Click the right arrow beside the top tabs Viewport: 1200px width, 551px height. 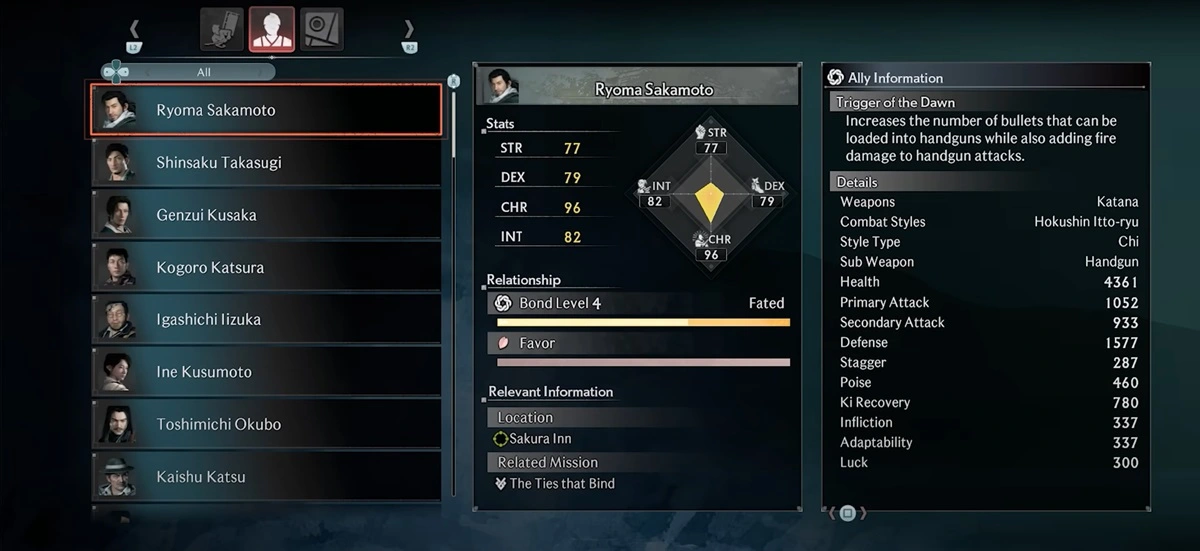coord(408,31)
